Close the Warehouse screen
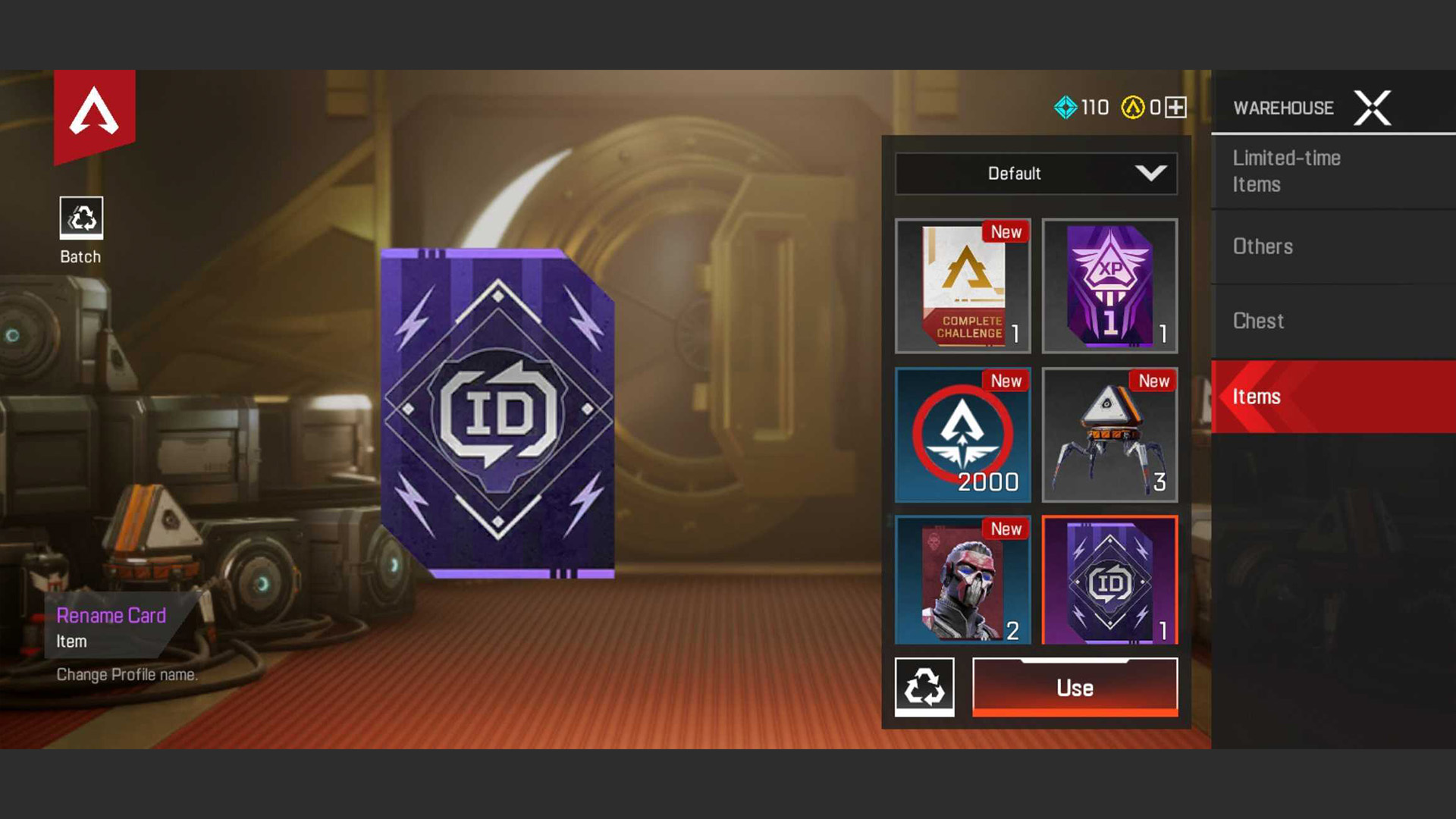 point(1372,108)
